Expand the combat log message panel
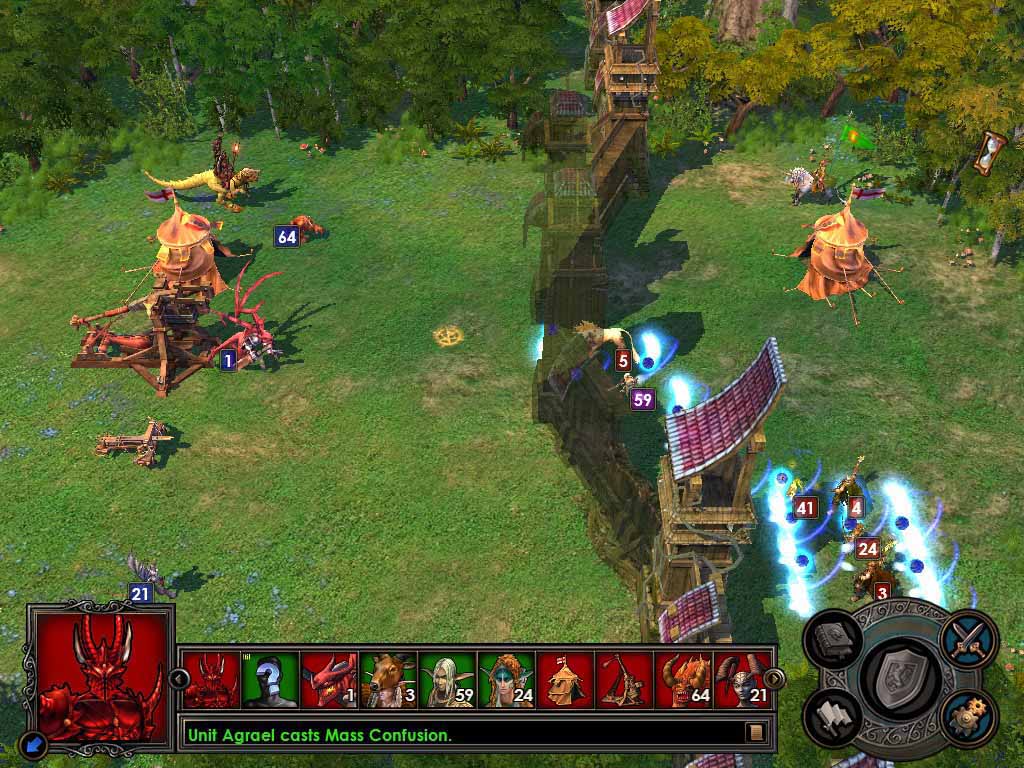Viewport: 1024px width, 768px height. 756,733
